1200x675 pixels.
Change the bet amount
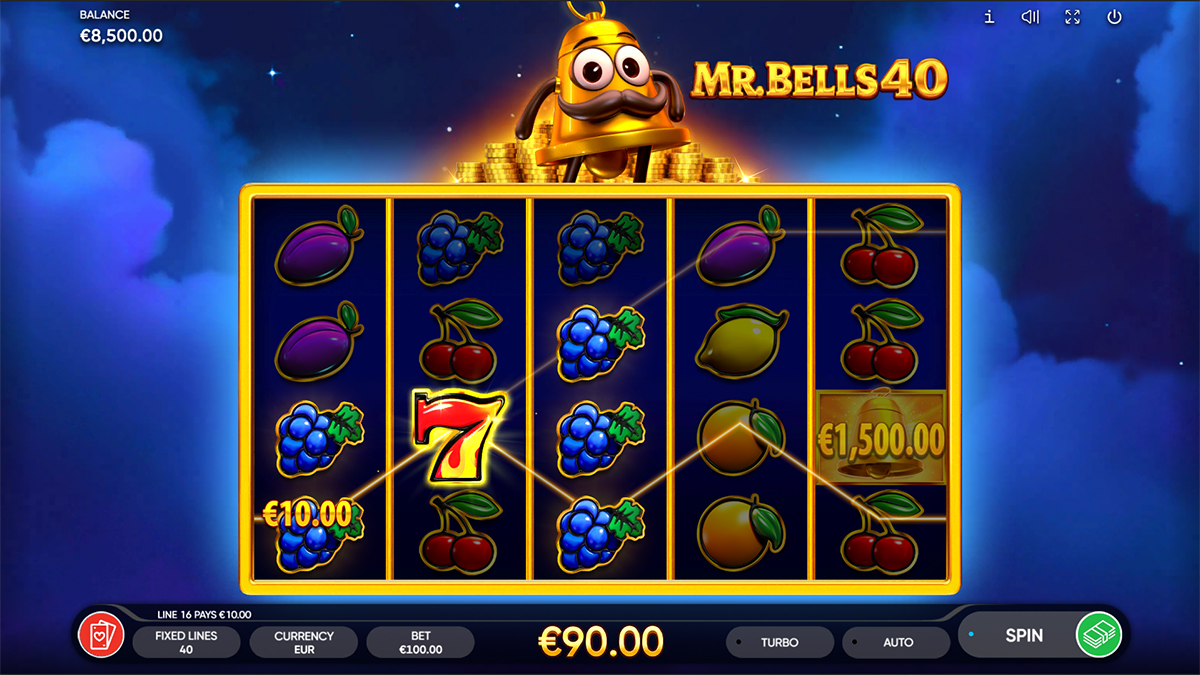click(420, 642)
